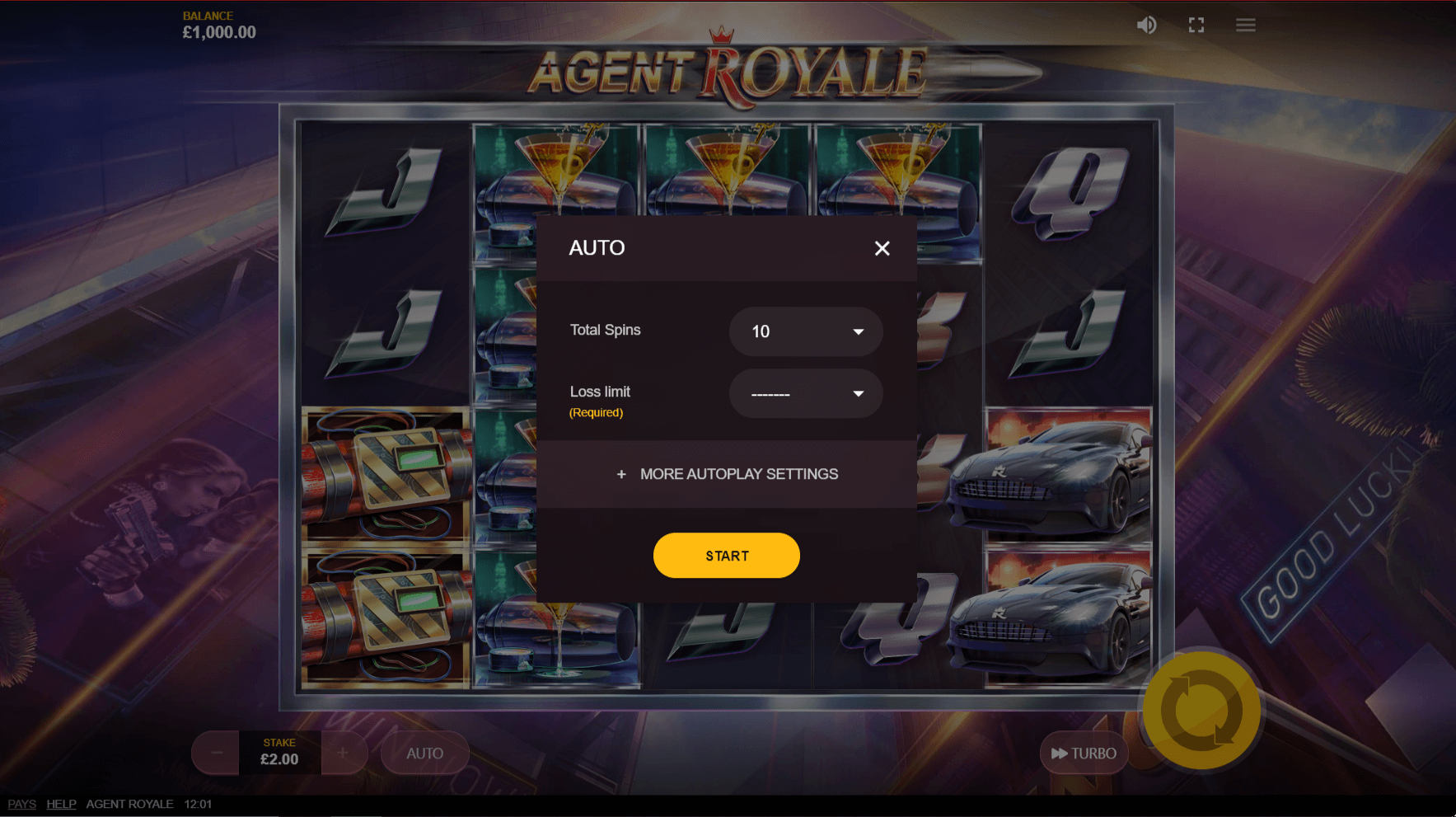Open the AUTO spin panel
Screen dimensions: 1456x817
coord(425,752)
